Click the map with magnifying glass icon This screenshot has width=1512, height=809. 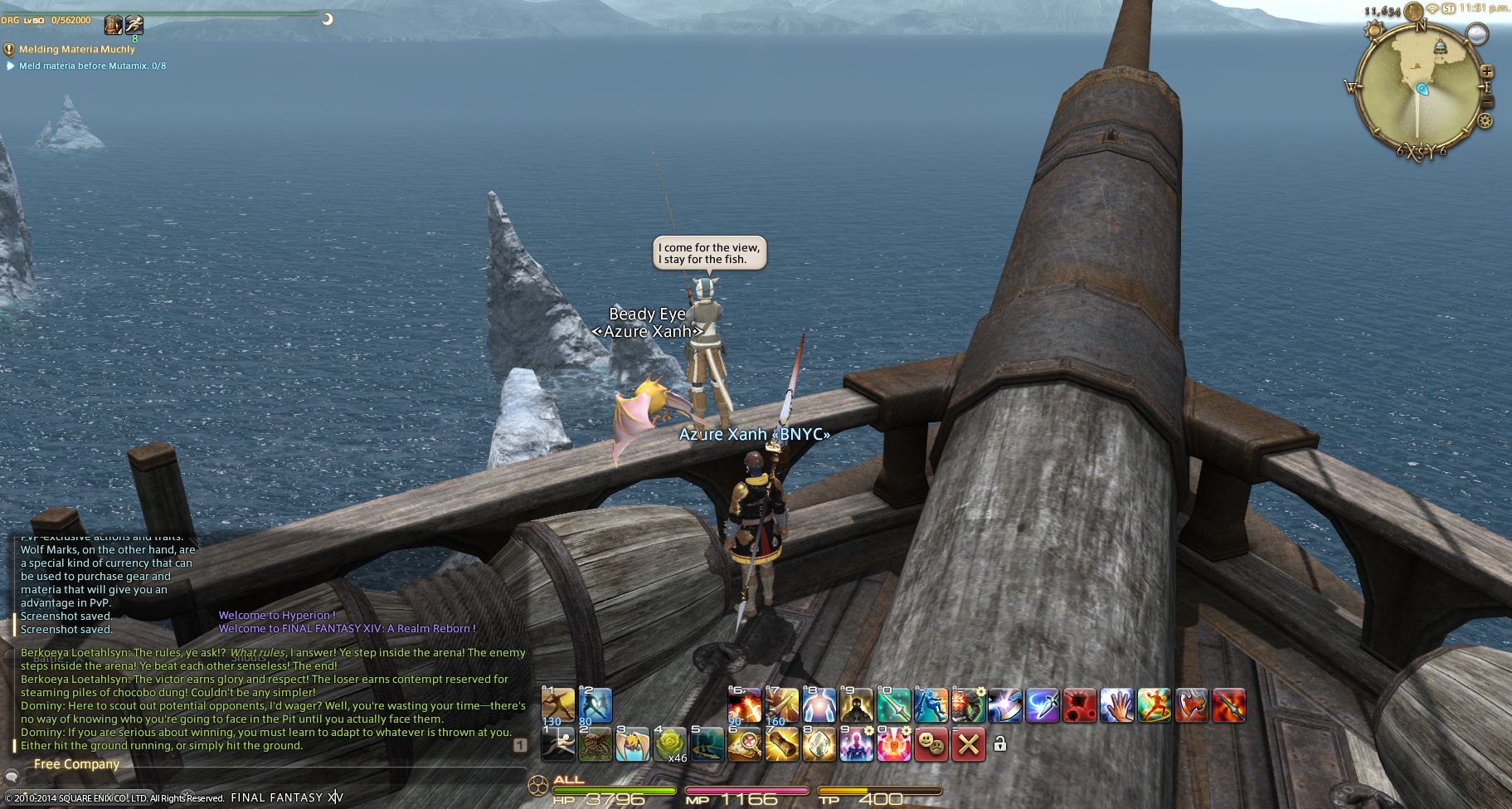pos(744,744)
